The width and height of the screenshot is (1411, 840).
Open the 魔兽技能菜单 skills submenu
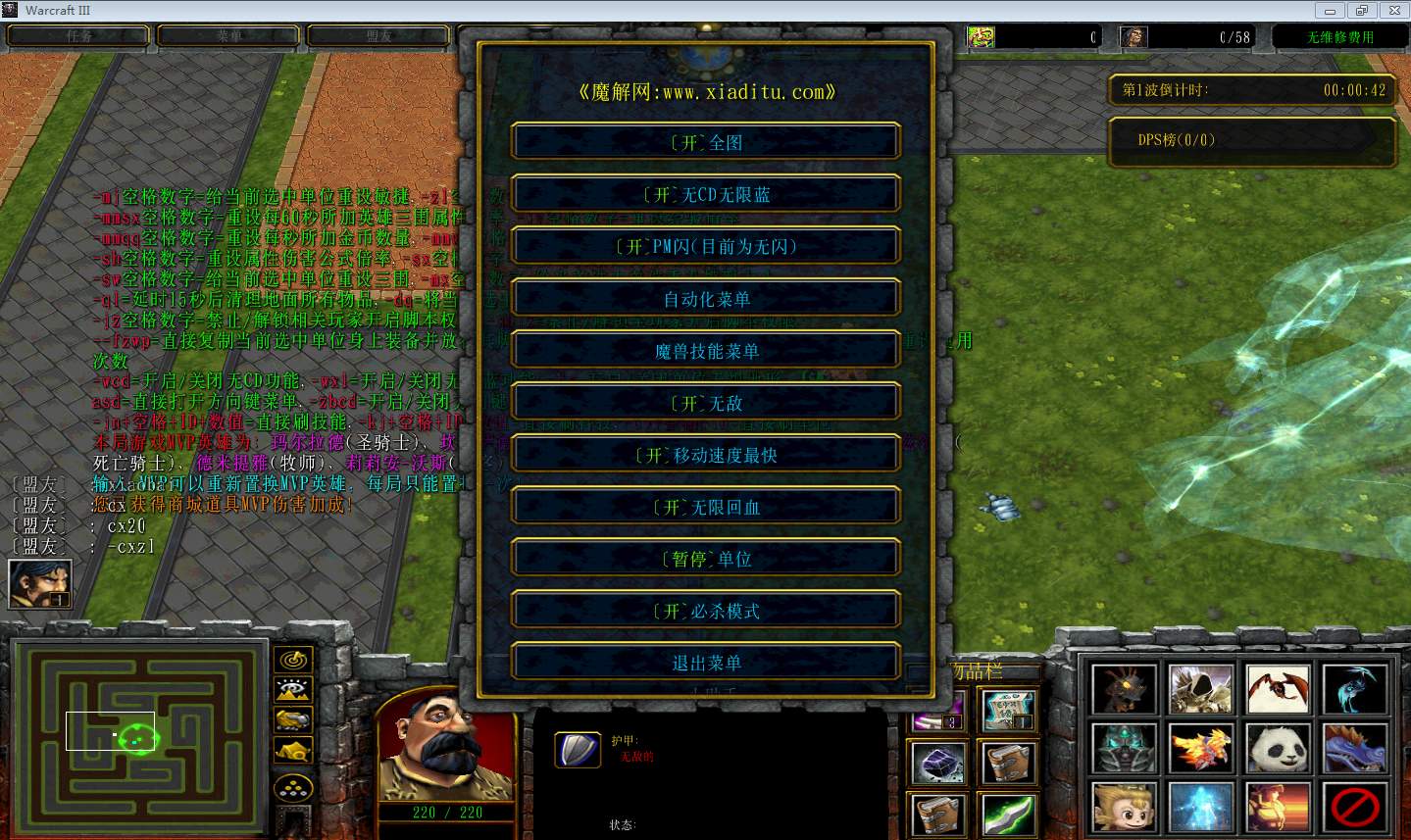pos(705,350)
